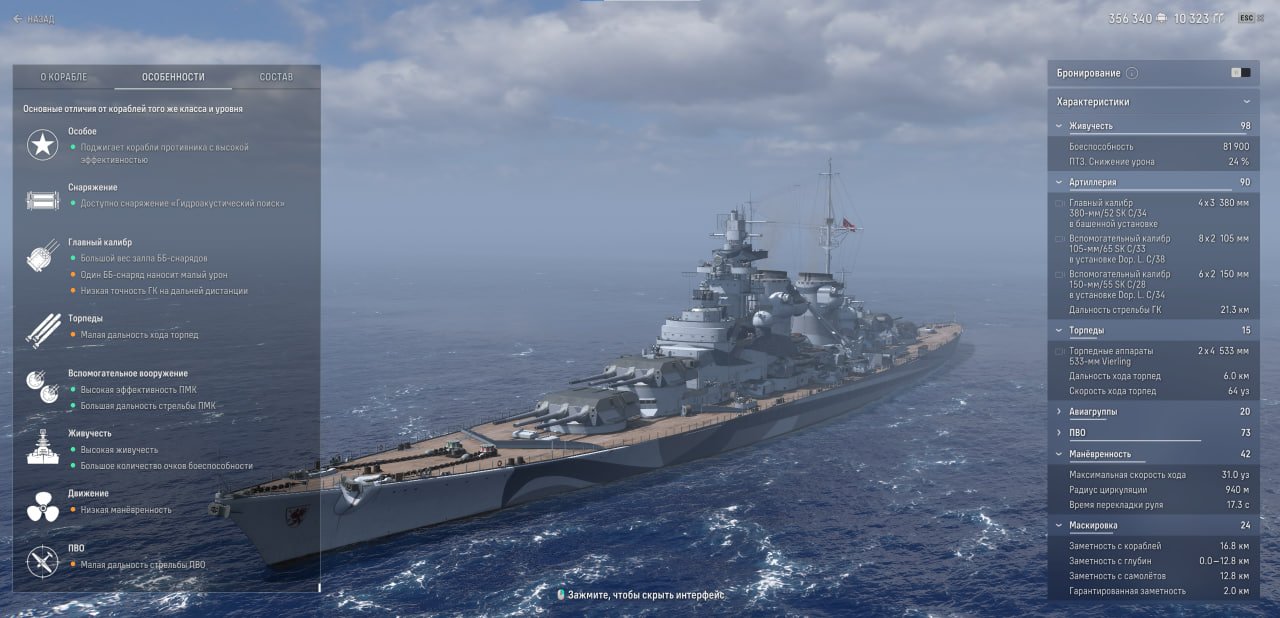Toggle the Бронирование armor view switch
Viewport: 1280px width, 618px height.
[x=1240, y=73]
